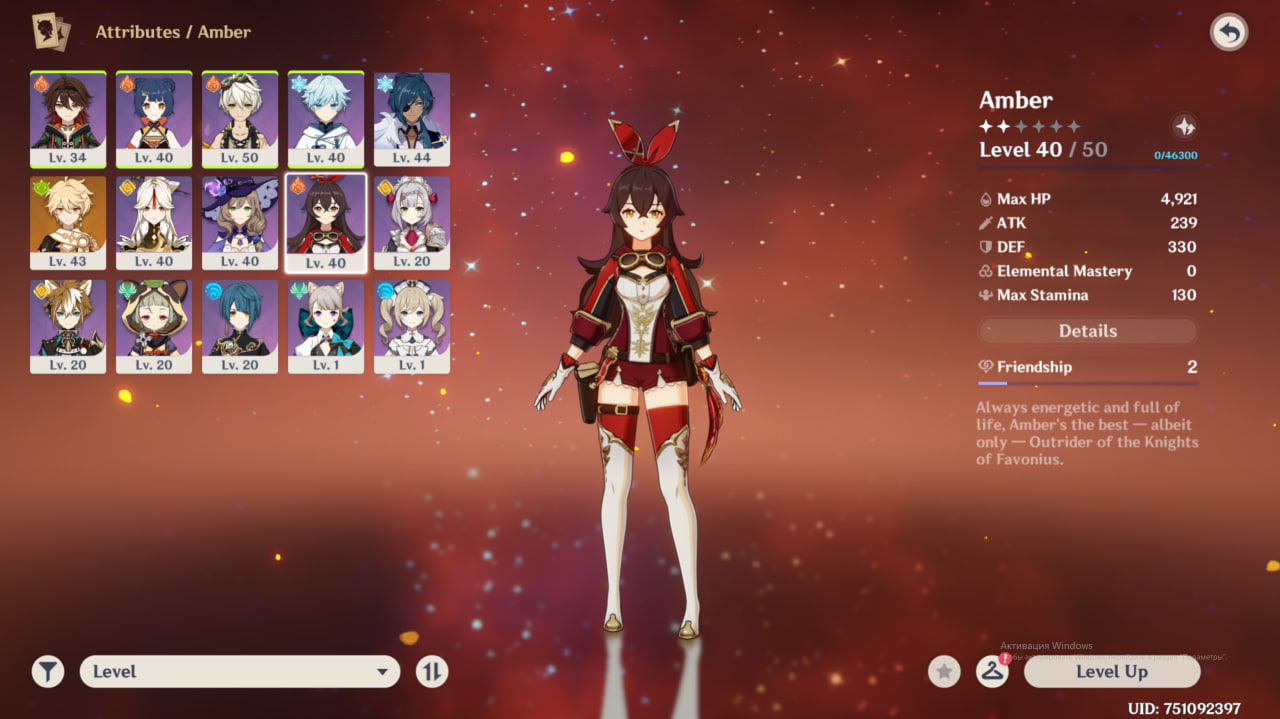
Task: Toggle the sort order arrows
Action: pyautogui.click(x=432, y=672)
